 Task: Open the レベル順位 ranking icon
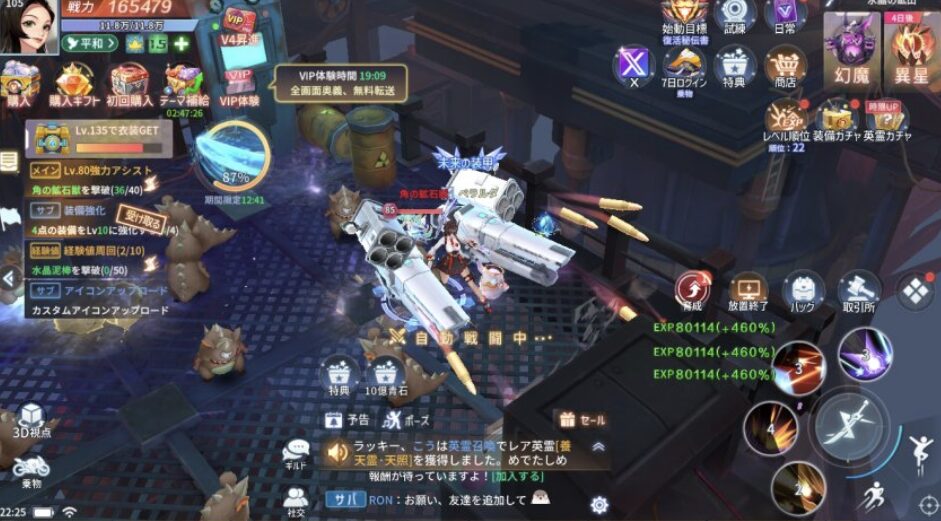tap(786, 117)
